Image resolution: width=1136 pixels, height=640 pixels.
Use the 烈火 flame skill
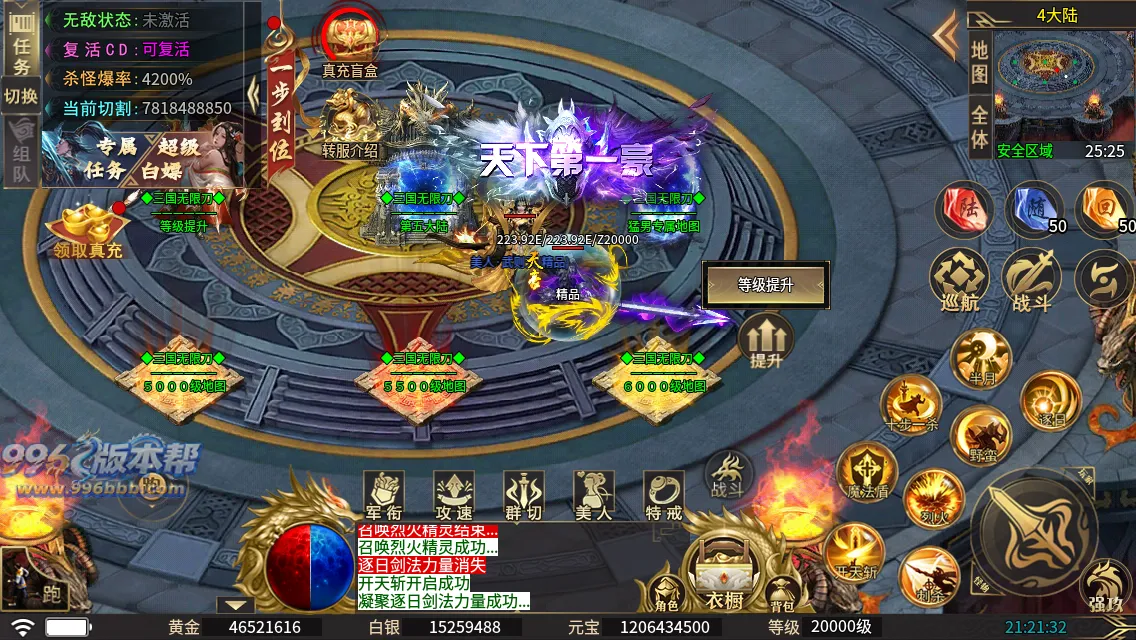(x=933, y=498)
